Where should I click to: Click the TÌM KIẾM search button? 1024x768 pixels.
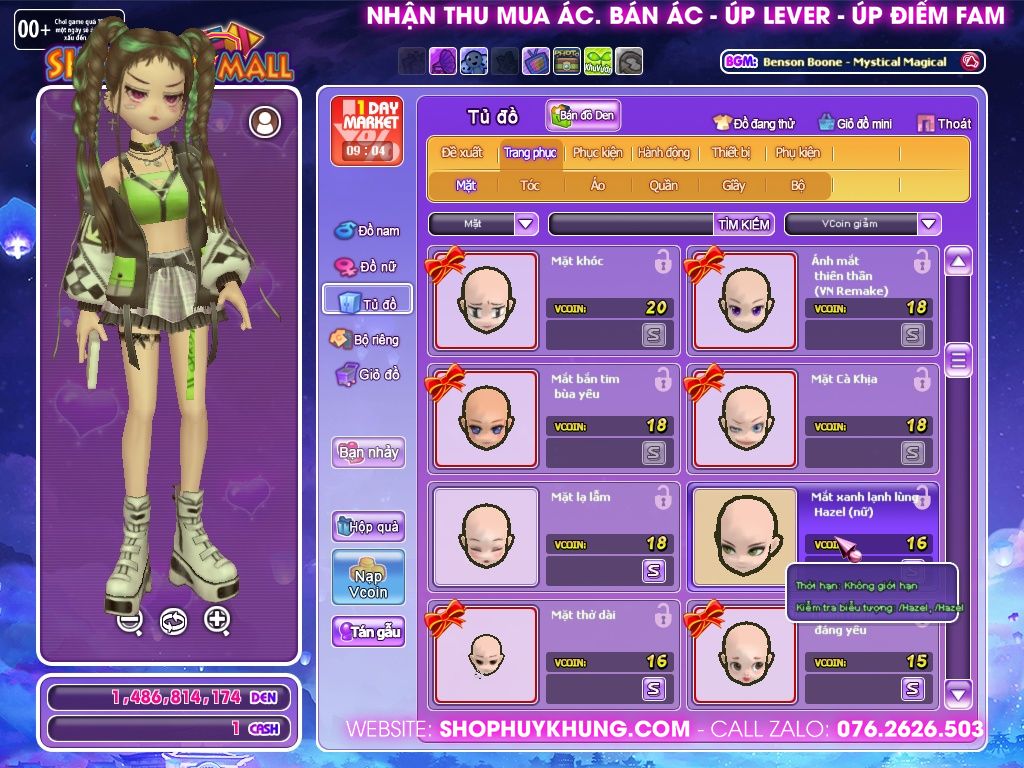pos(743,224)
